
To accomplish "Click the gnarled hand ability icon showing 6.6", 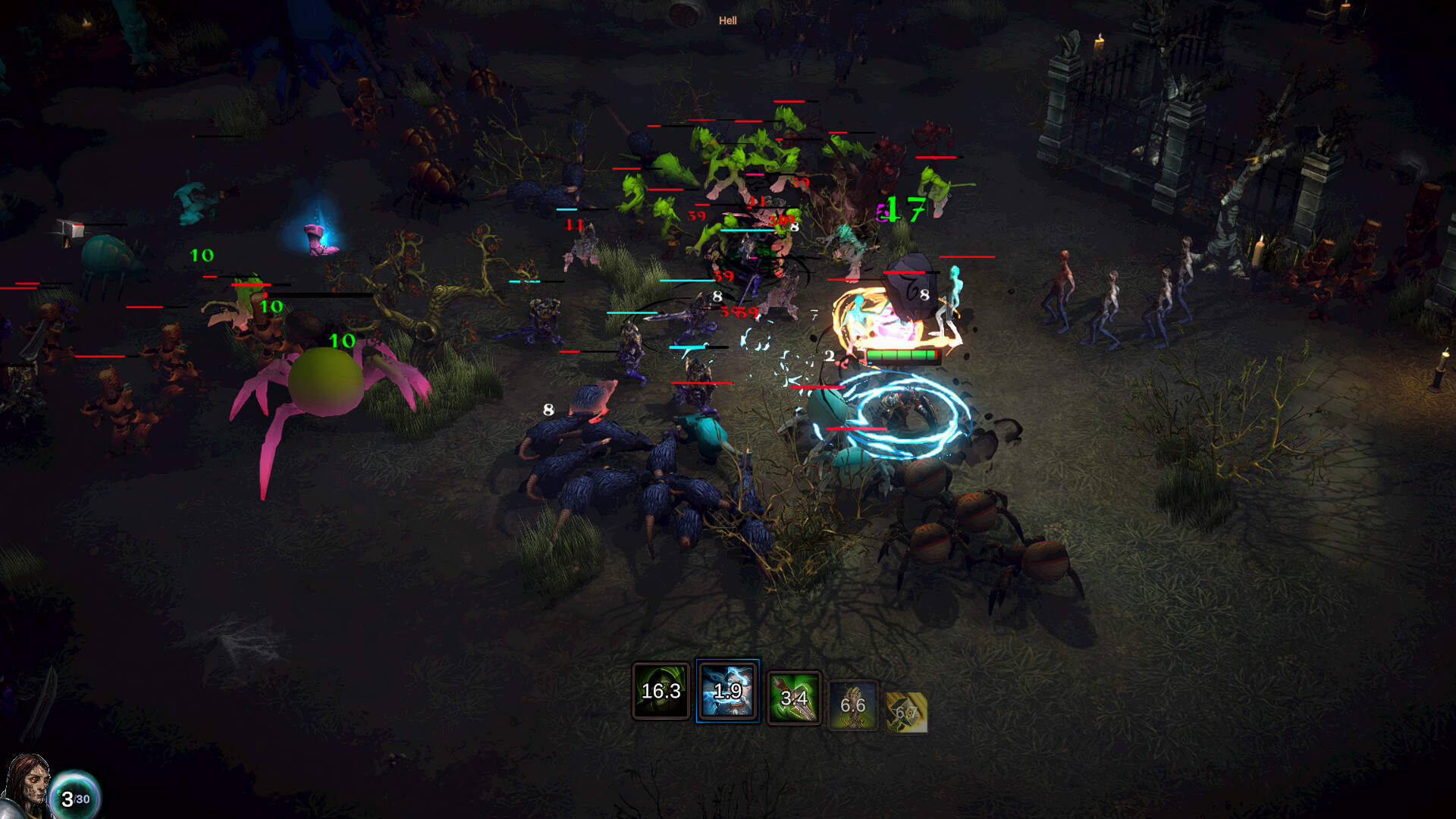I will tap(855, 704).
